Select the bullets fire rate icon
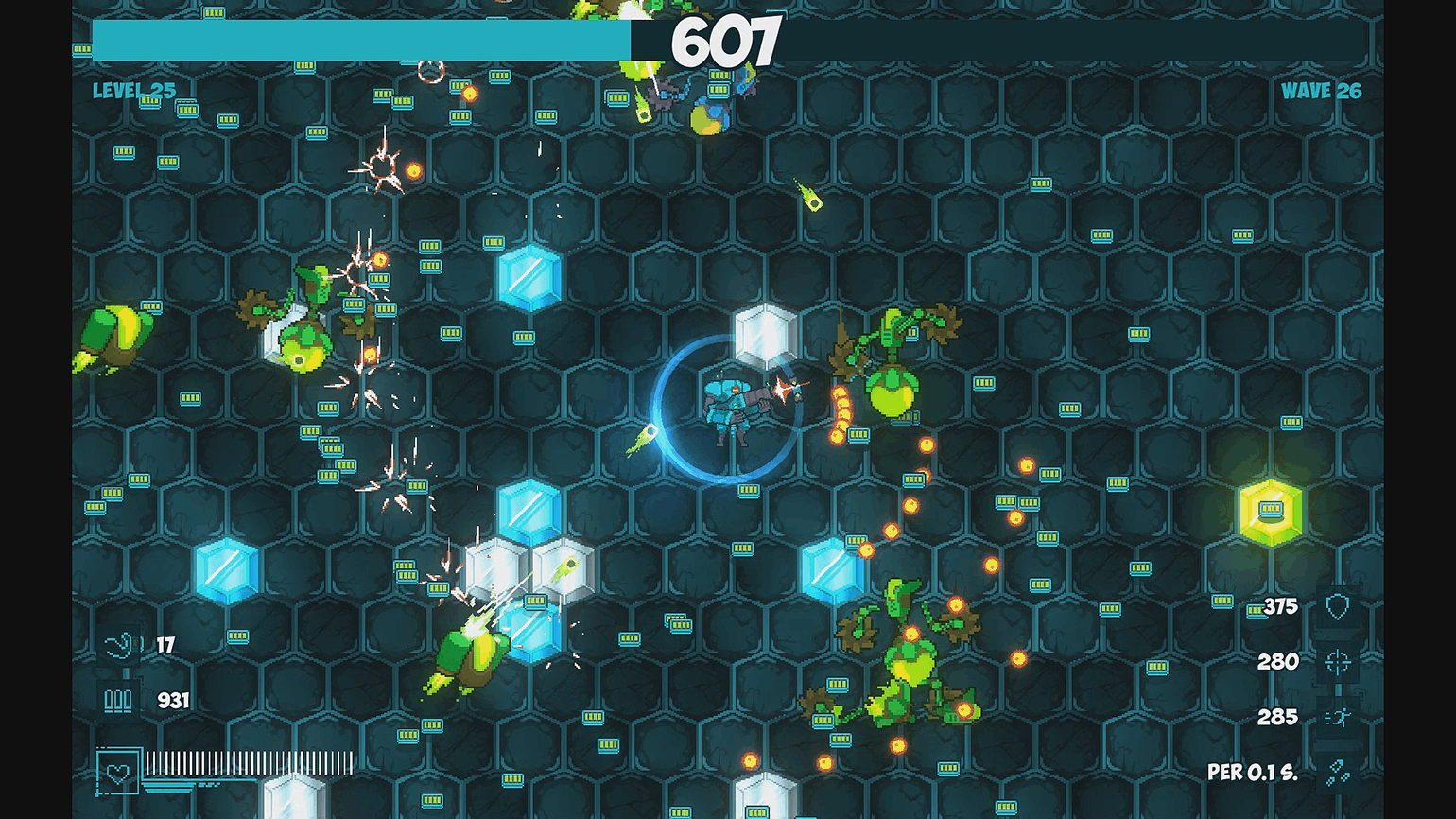 tap(1337, 773)
